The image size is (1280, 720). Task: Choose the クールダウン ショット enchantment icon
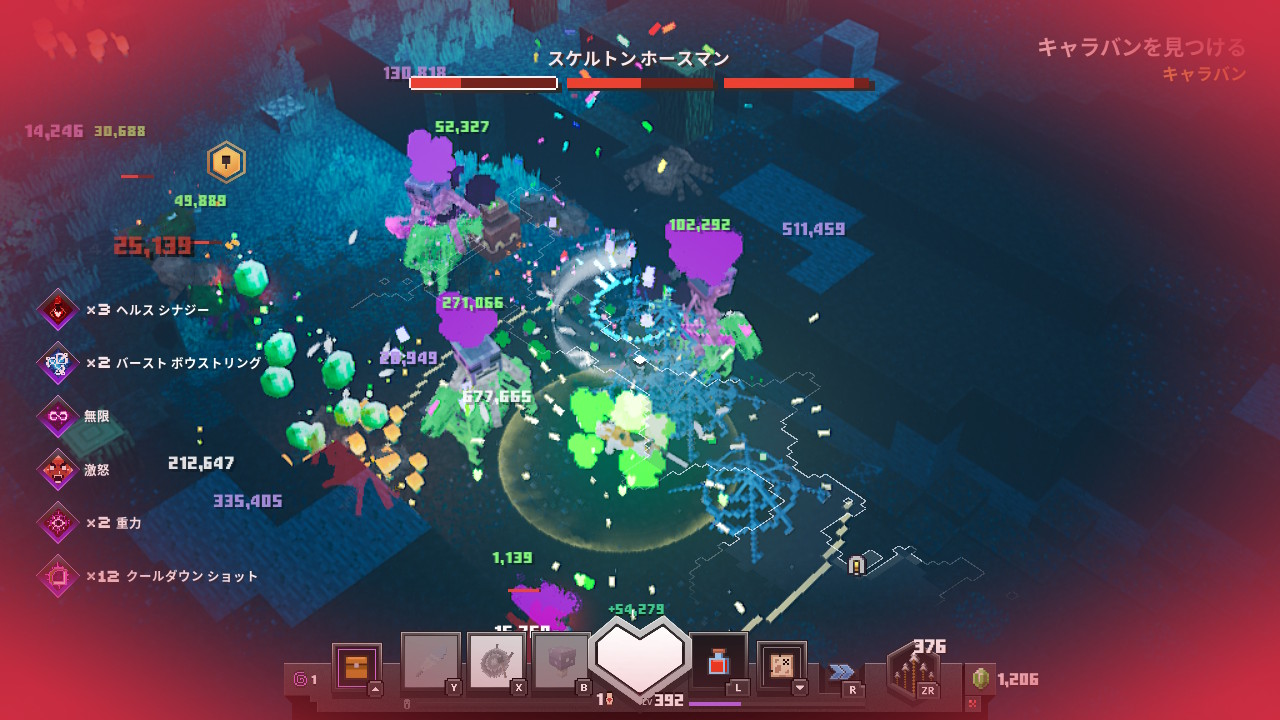point(58,576)
